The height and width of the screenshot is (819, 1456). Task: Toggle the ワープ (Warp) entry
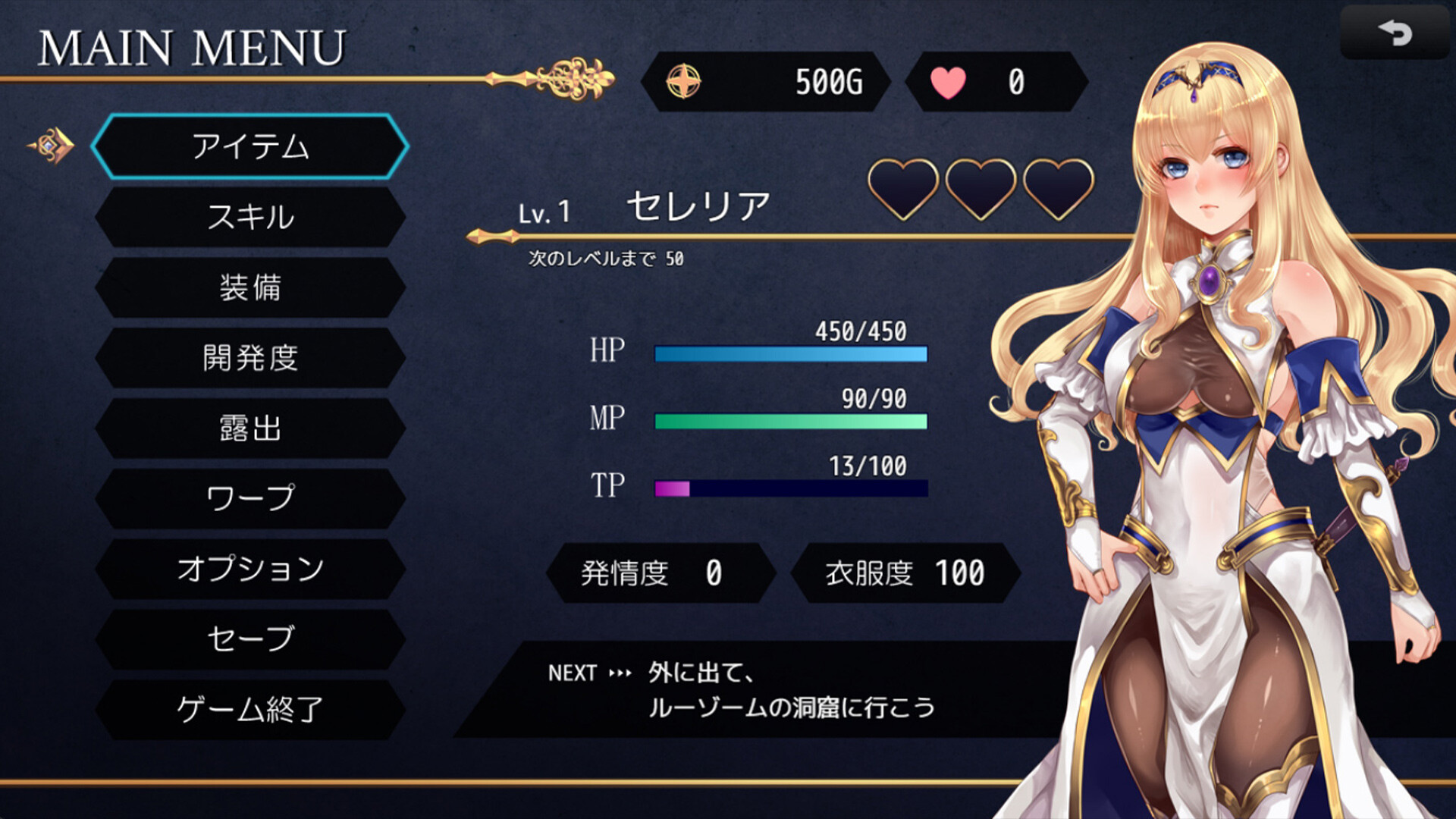pyautogui.click(x=250, y=498)
